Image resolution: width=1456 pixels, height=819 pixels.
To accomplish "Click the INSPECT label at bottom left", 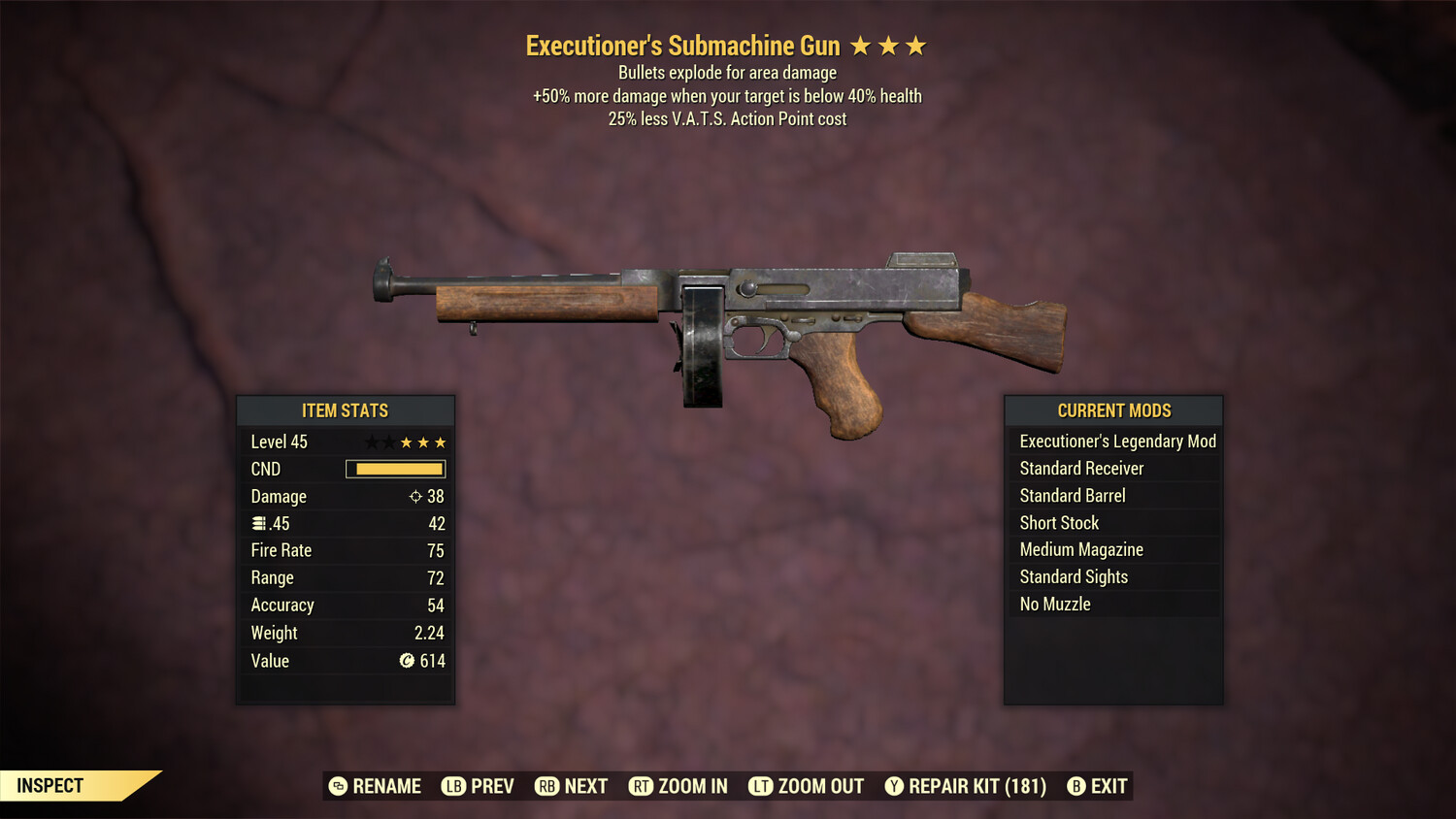I will (49, 785).
